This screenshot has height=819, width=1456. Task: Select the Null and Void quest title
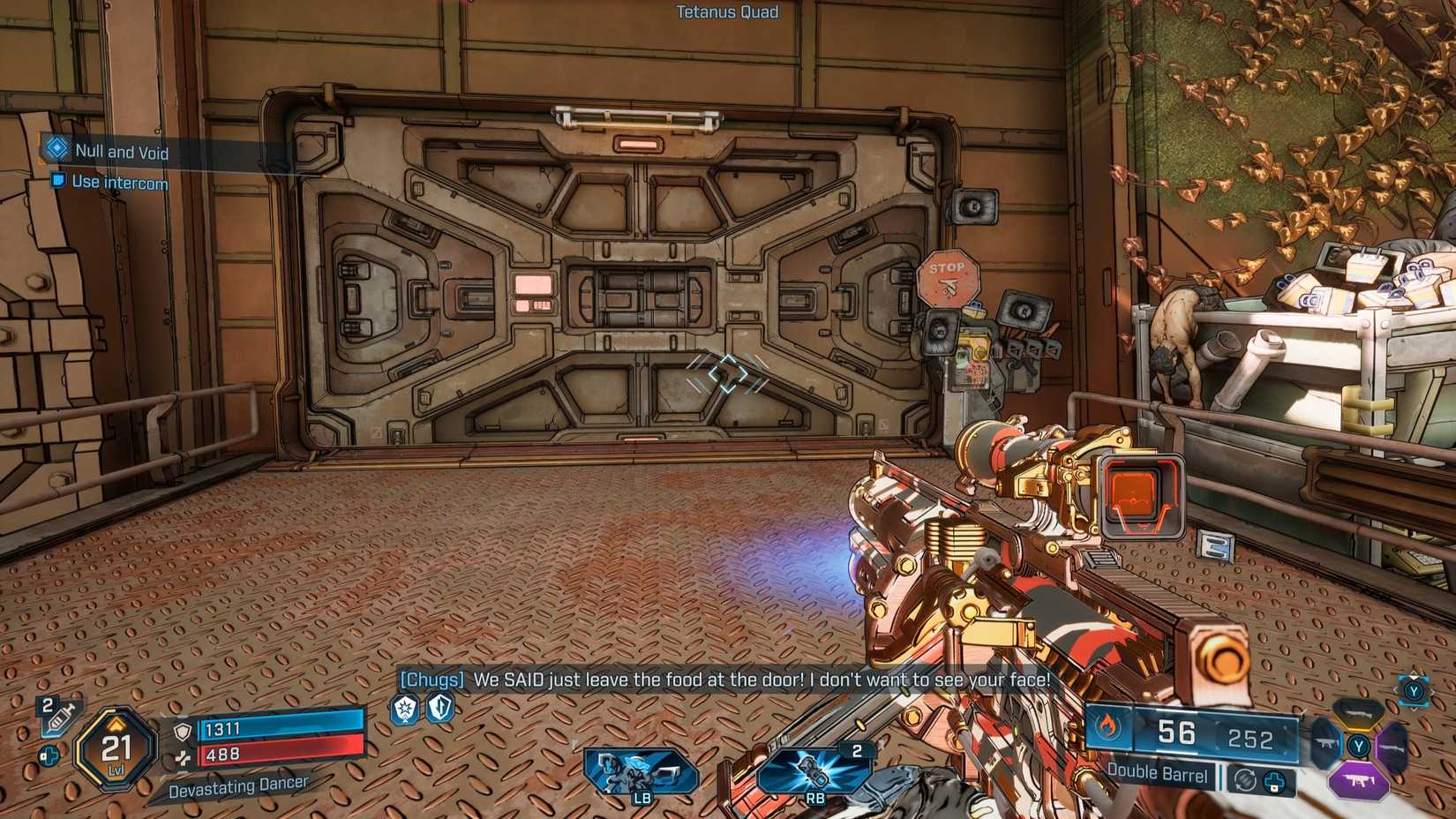tap(124, 151)
